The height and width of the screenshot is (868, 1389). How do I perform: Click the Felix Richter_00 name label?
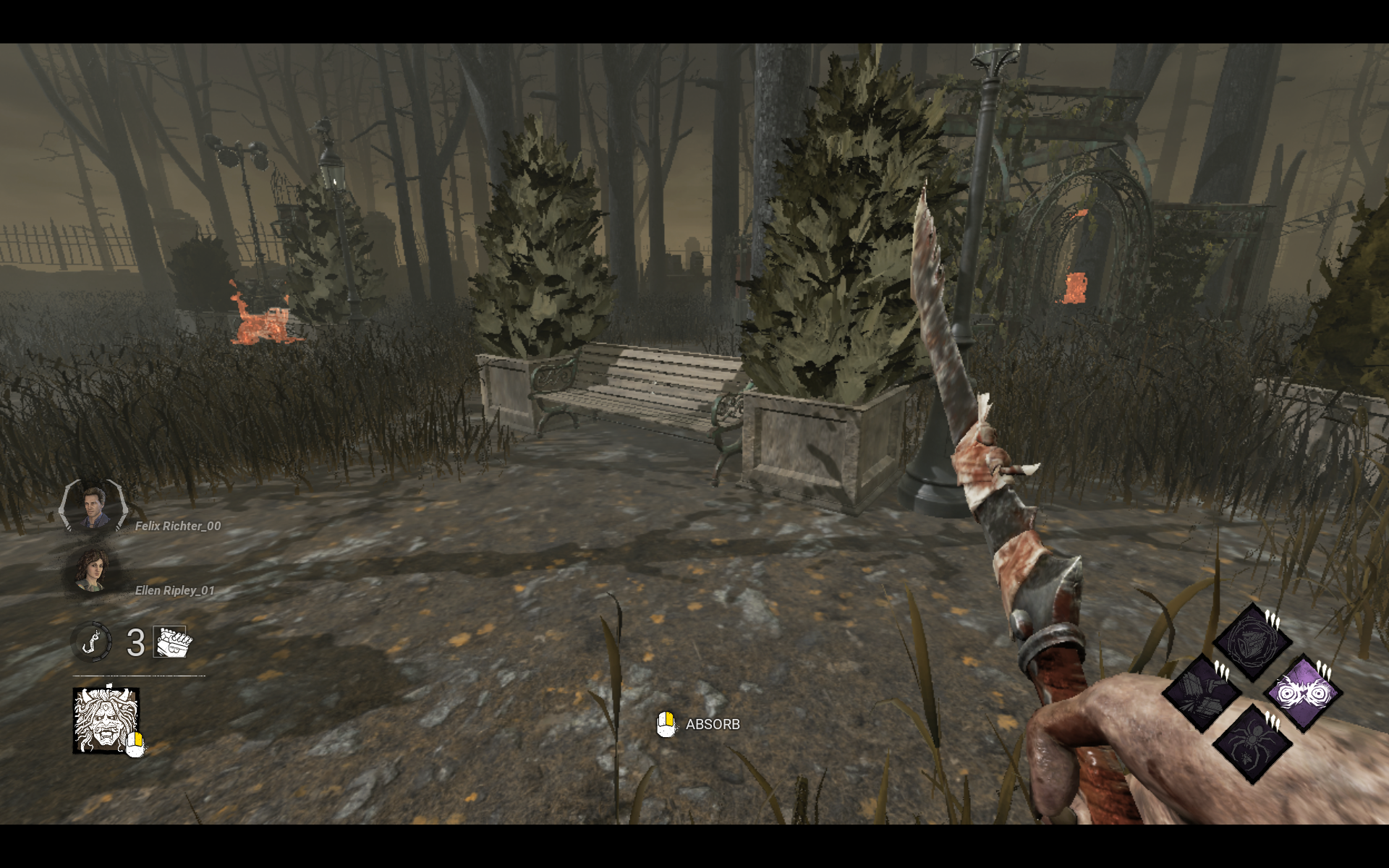point(177,526)
